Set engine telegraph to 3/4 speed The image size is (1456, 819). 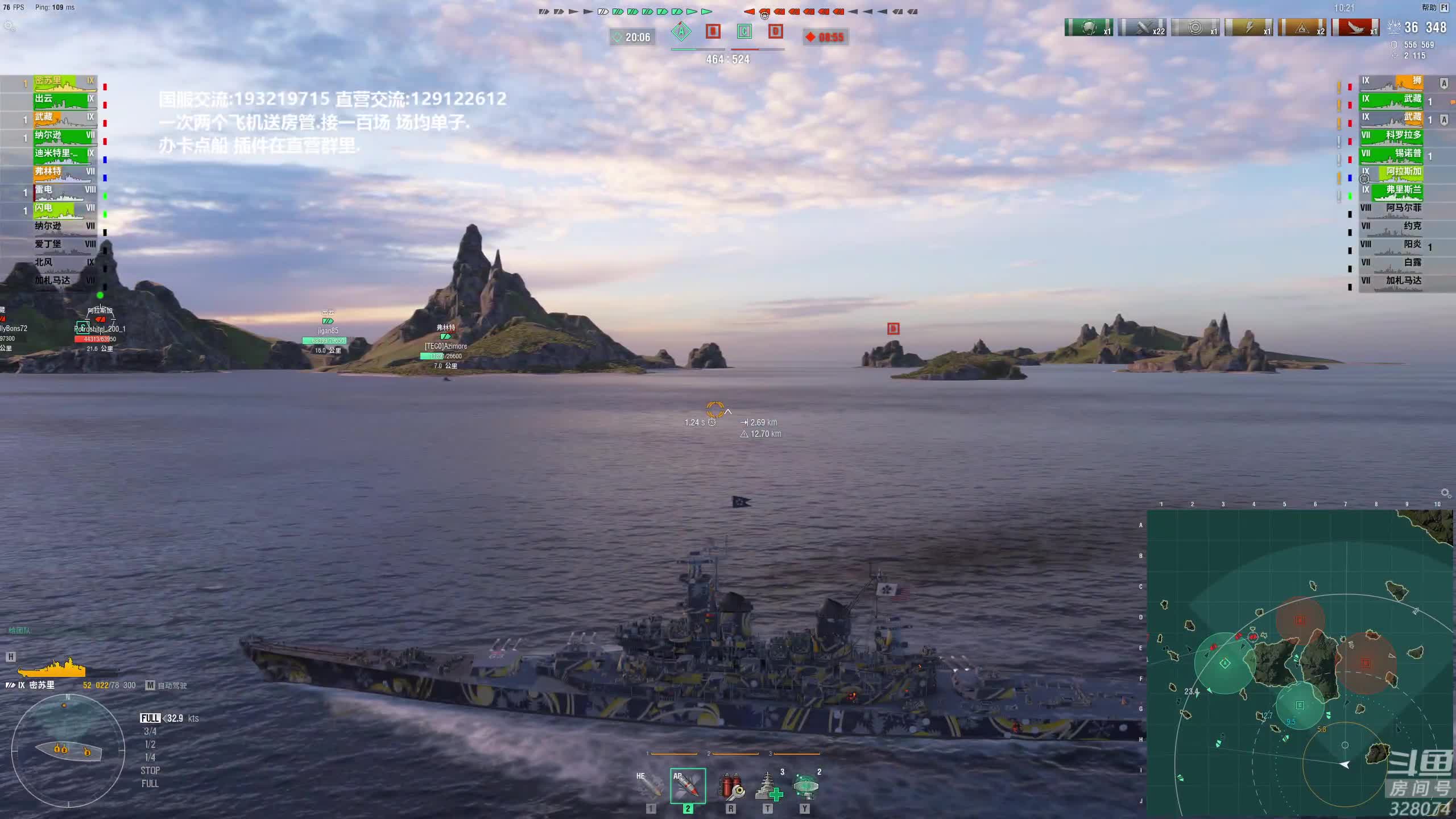click(150, 731)
